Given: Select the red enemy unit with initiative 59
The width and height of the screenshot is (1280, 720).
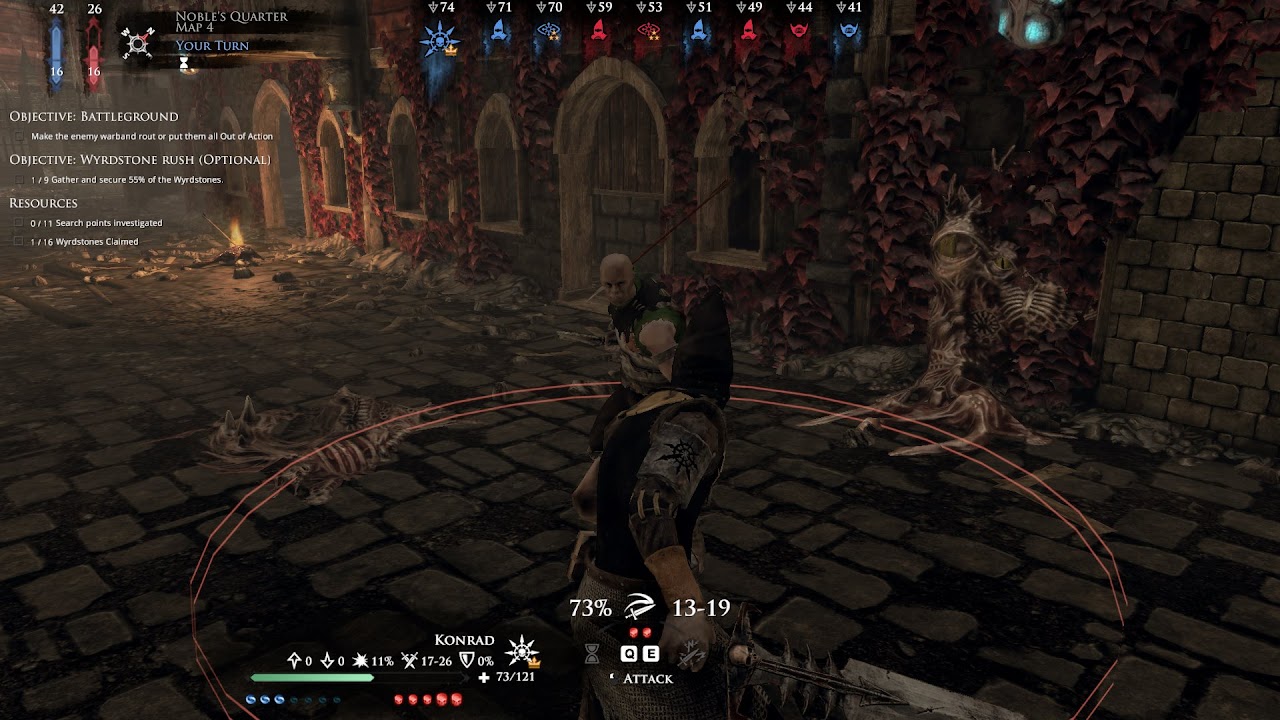Looking at the screenshot, I should click(598, 31).
